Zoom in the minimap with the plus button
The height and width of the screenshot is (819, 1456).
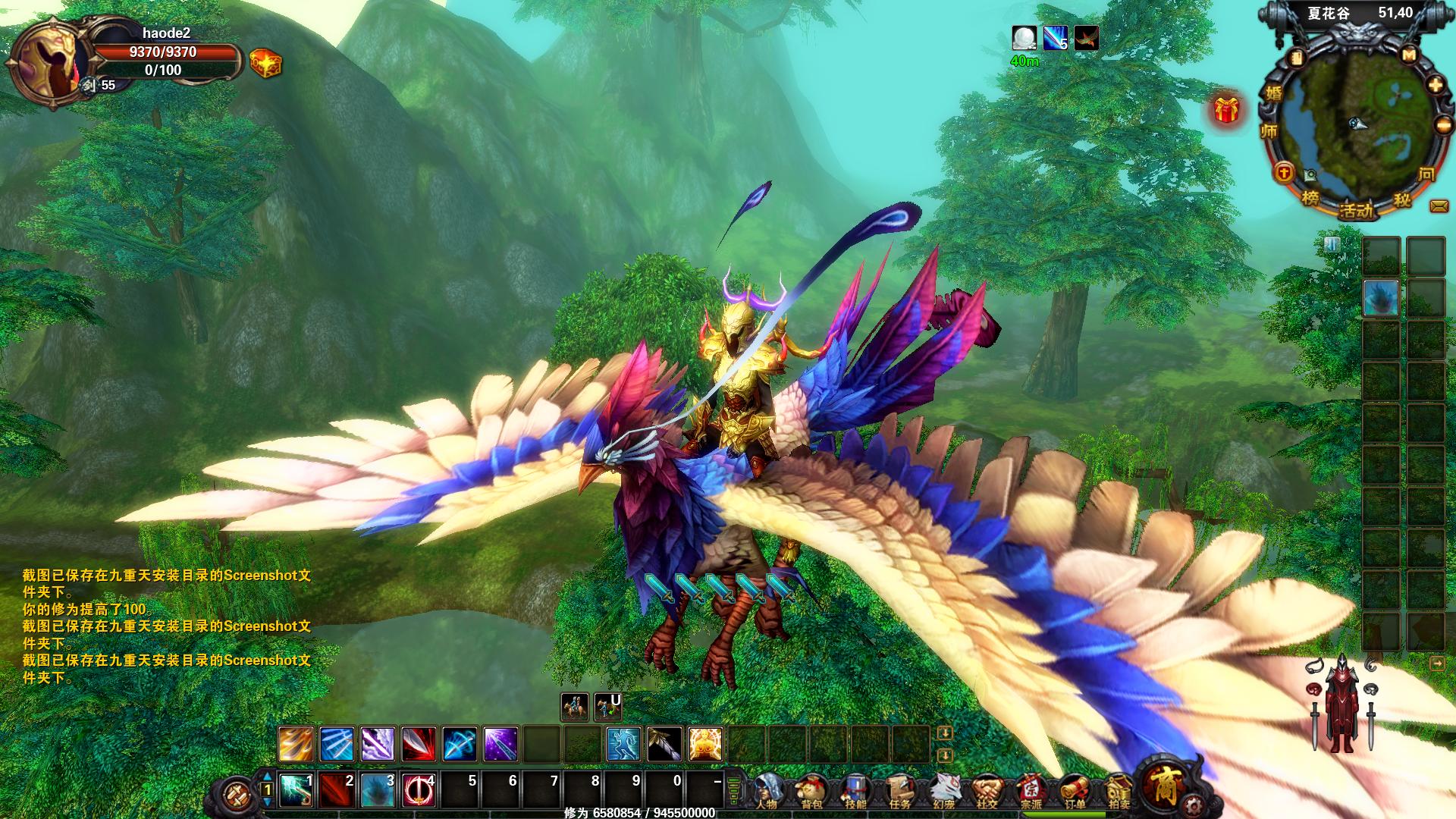pyautogui.click(x=1435, y=86)
